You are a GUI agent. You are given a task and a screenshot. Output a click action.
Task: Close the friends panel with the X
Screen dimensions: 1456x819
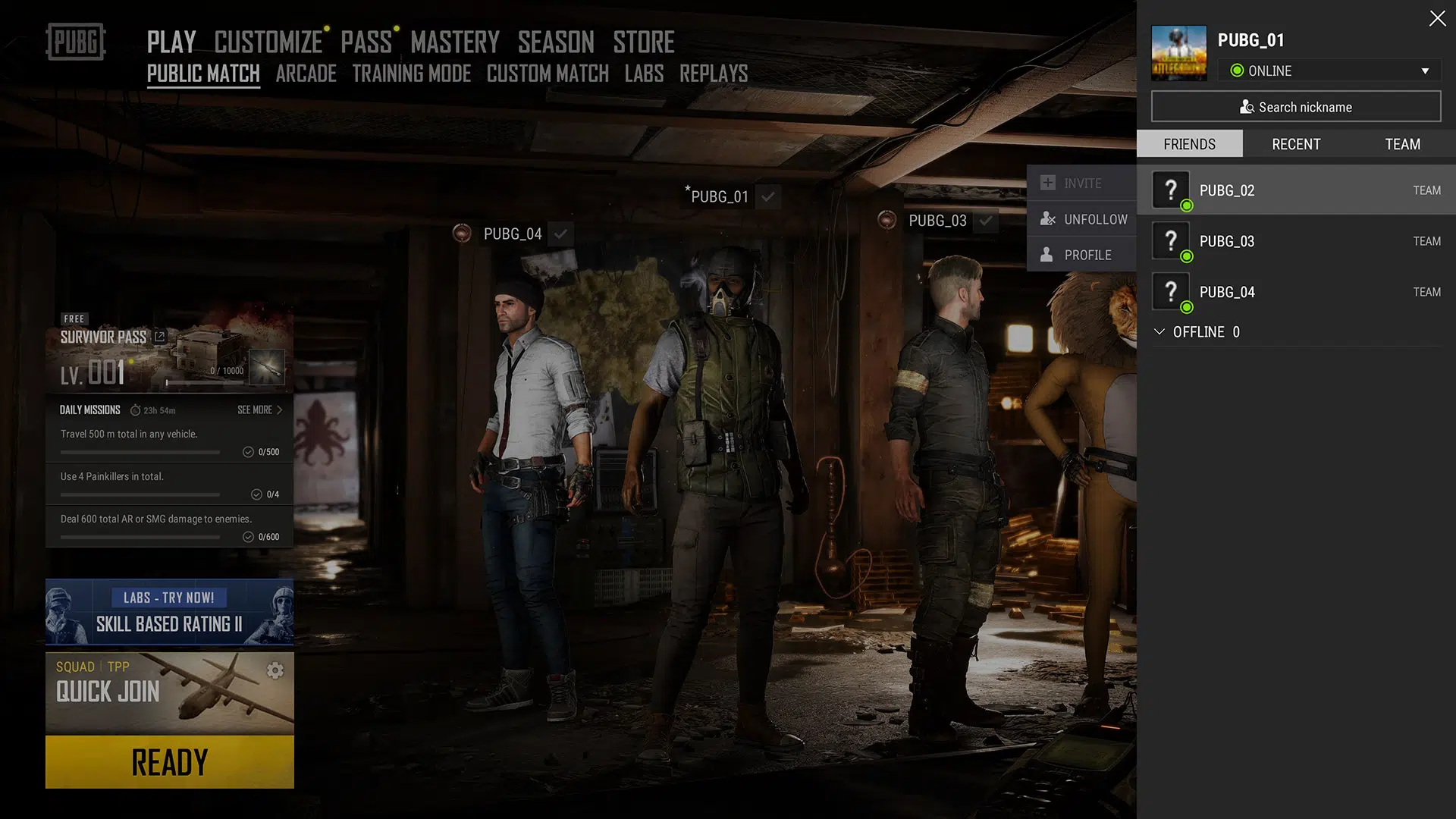point(1437,19)
